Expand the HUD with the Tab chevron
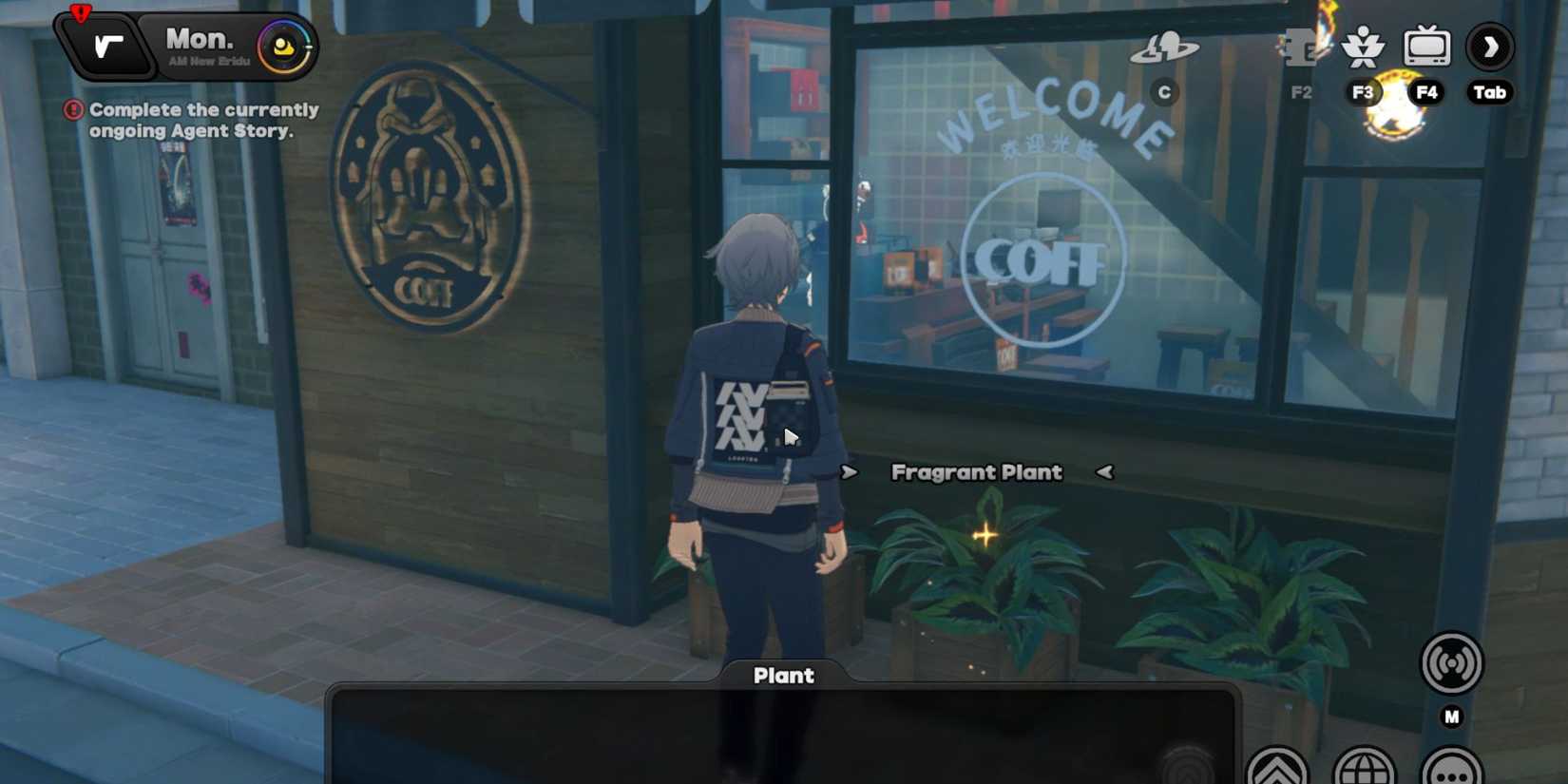This screenshot has width=1568, height=784. (x=1492, y=47)
